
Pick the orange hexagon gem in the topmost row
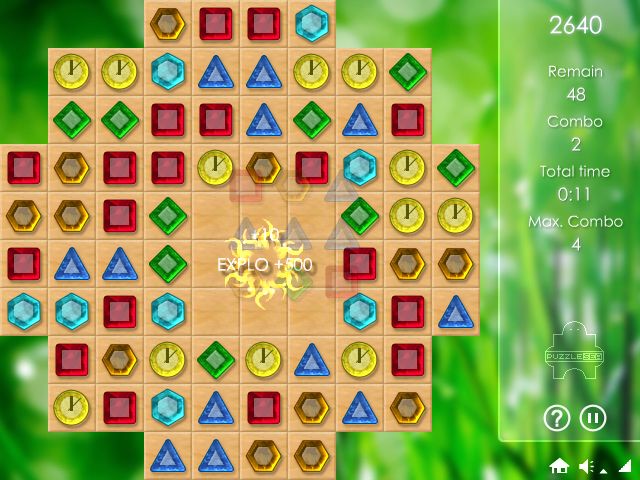[x=168, y=23]
